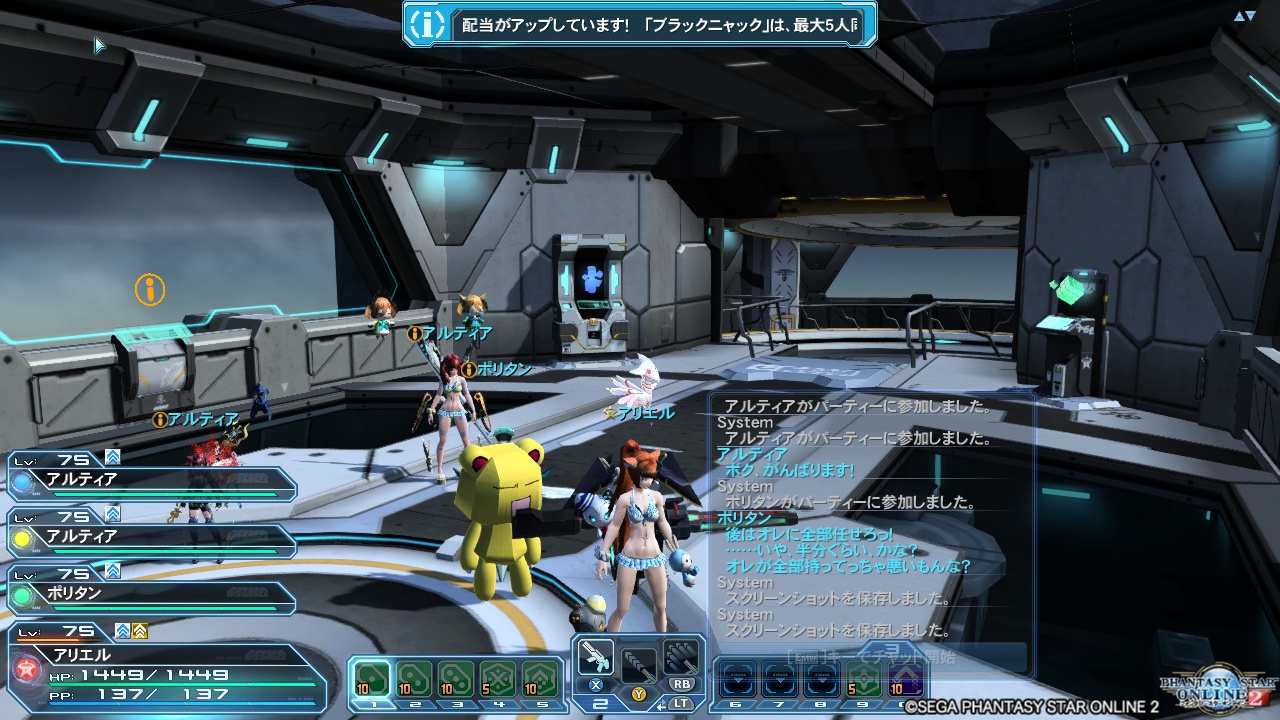Click the blue boost arrow on アルティア's status bar
The image size is (1280, 720).
tap(113, 458)
